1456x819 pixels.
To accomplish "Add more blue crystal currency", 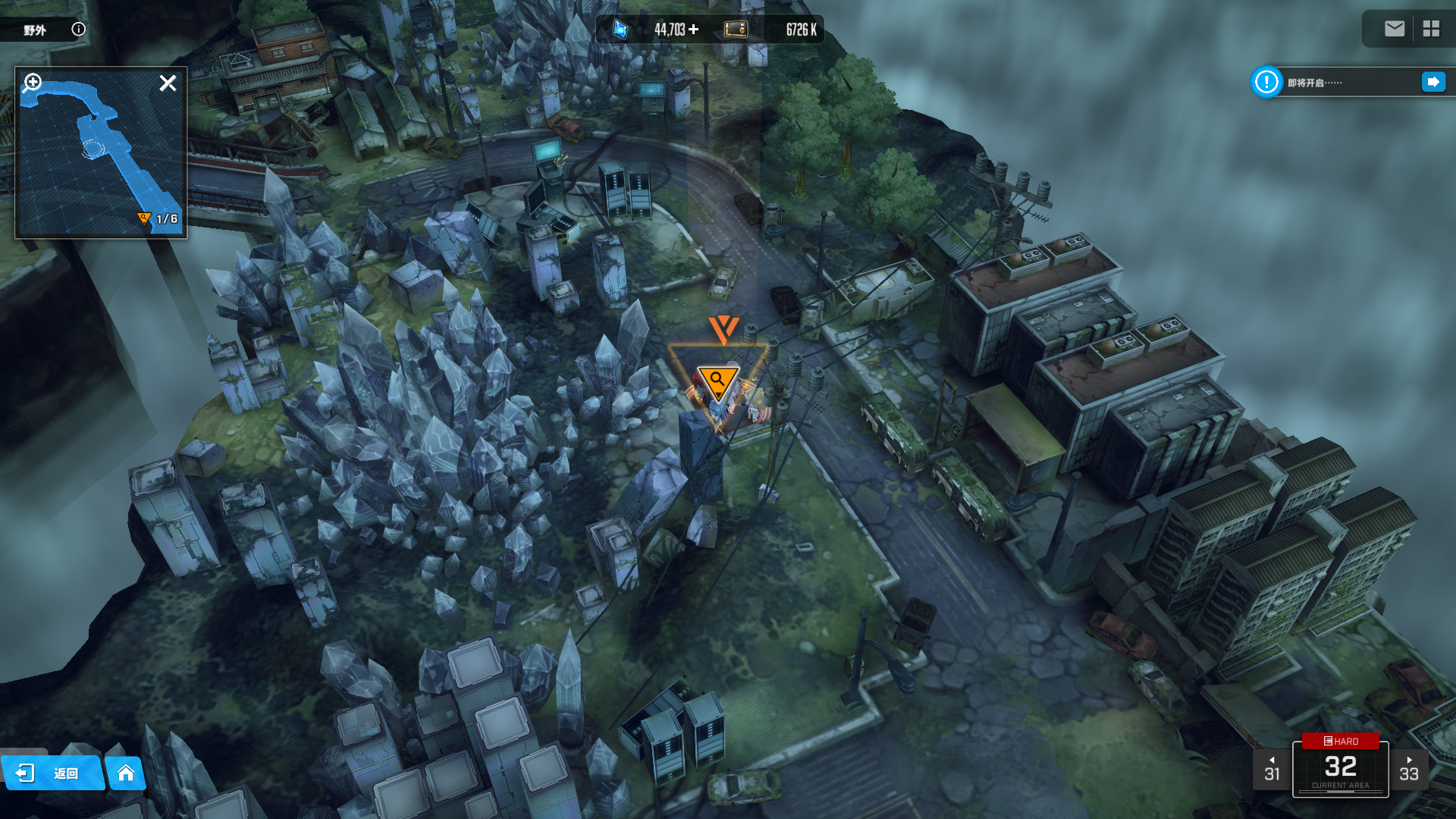I will 694,29.
